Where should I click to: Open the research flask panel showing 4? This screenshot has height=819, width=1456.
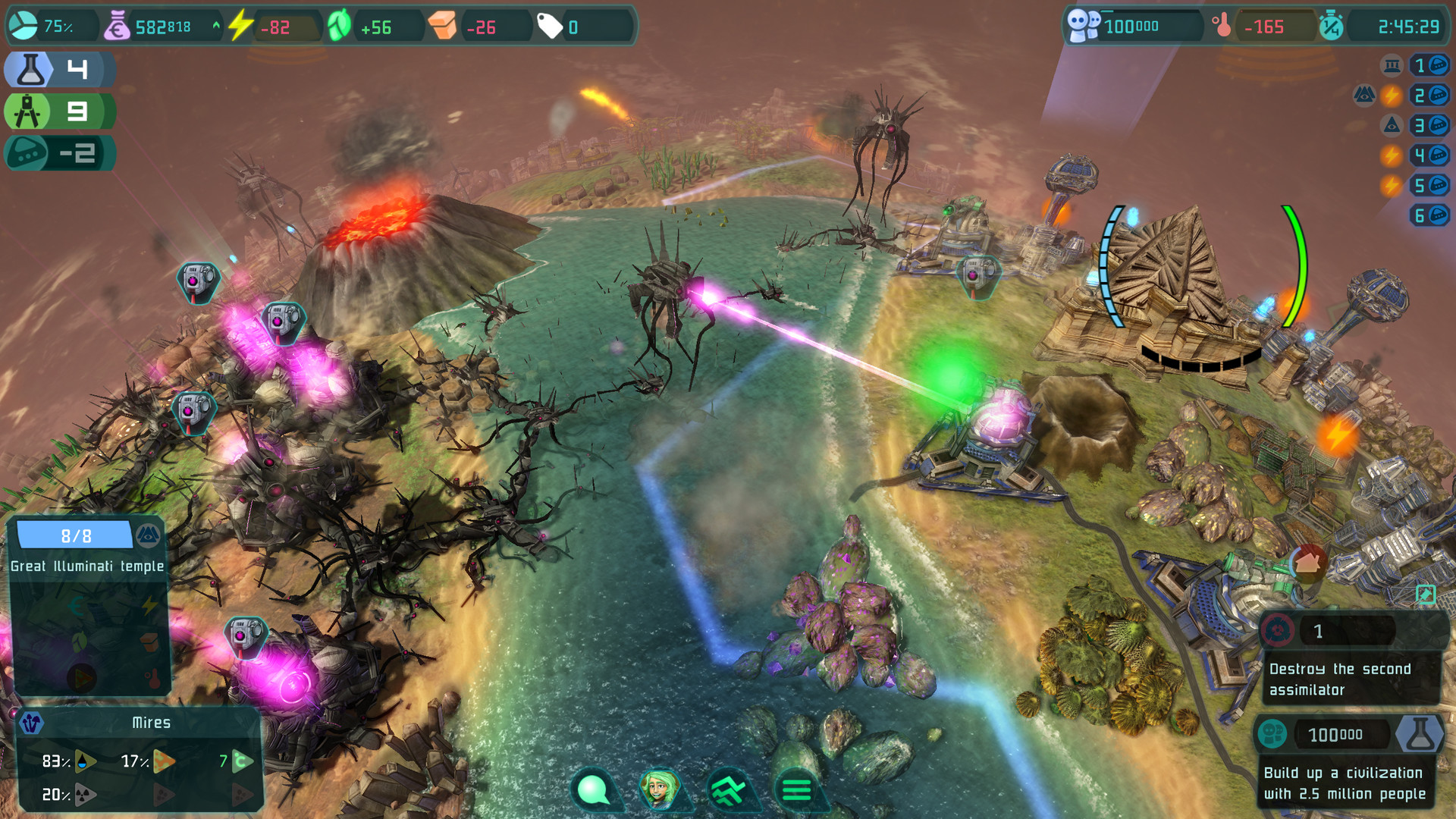[59, 70]
